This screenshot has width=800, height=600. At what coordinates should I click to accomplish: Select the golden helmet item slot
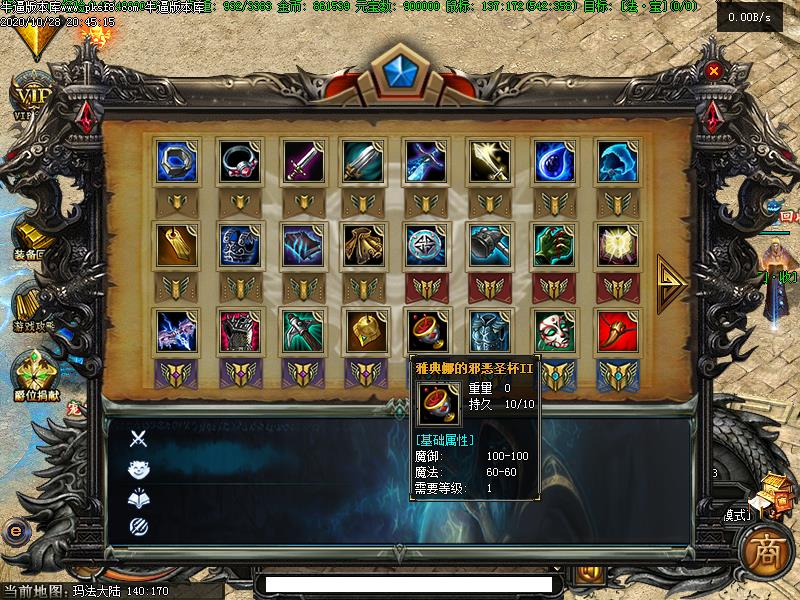click(x=365, y=331)
